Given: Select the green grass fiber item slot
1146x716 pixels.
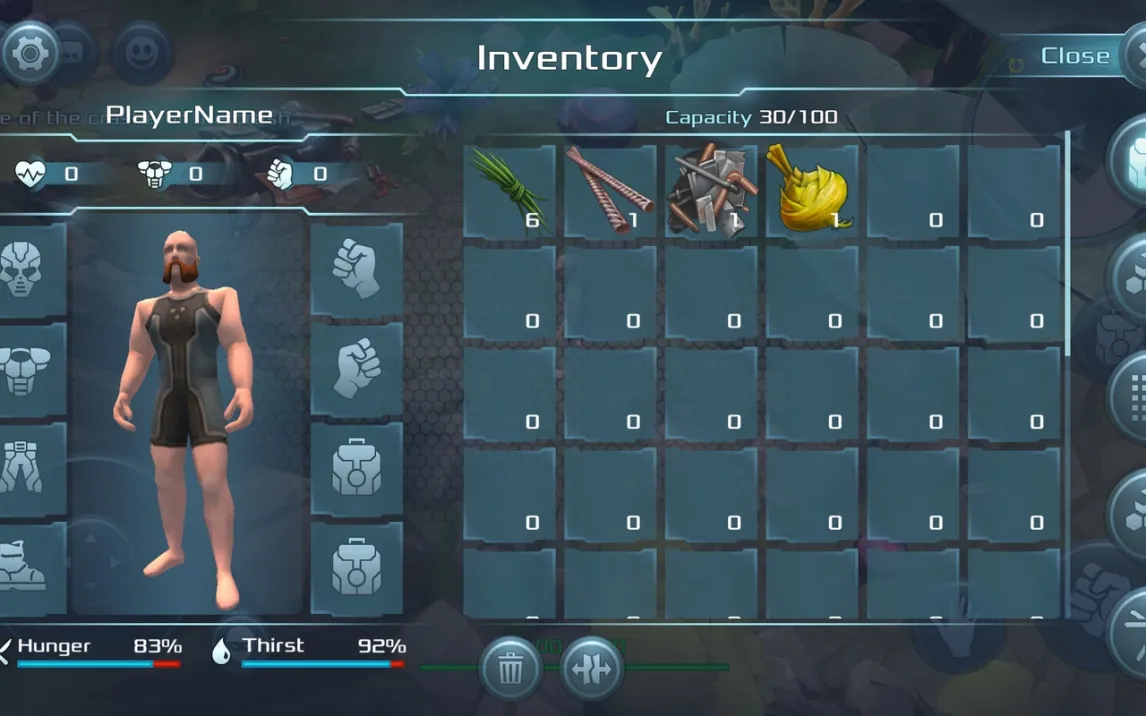Looking at the screenshot, I should point(509,190).
